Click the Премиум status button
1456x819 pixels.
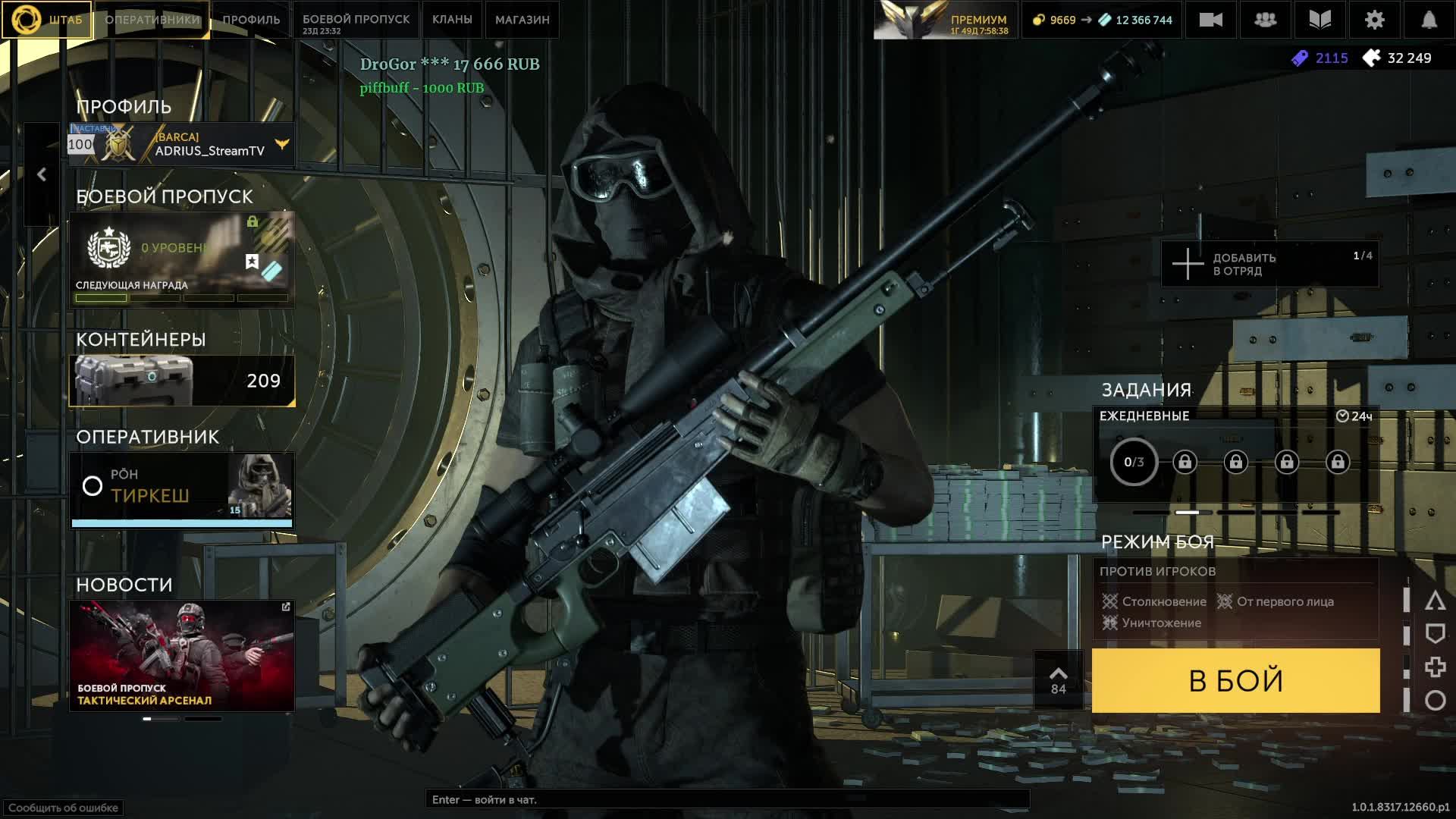[944, 20]
